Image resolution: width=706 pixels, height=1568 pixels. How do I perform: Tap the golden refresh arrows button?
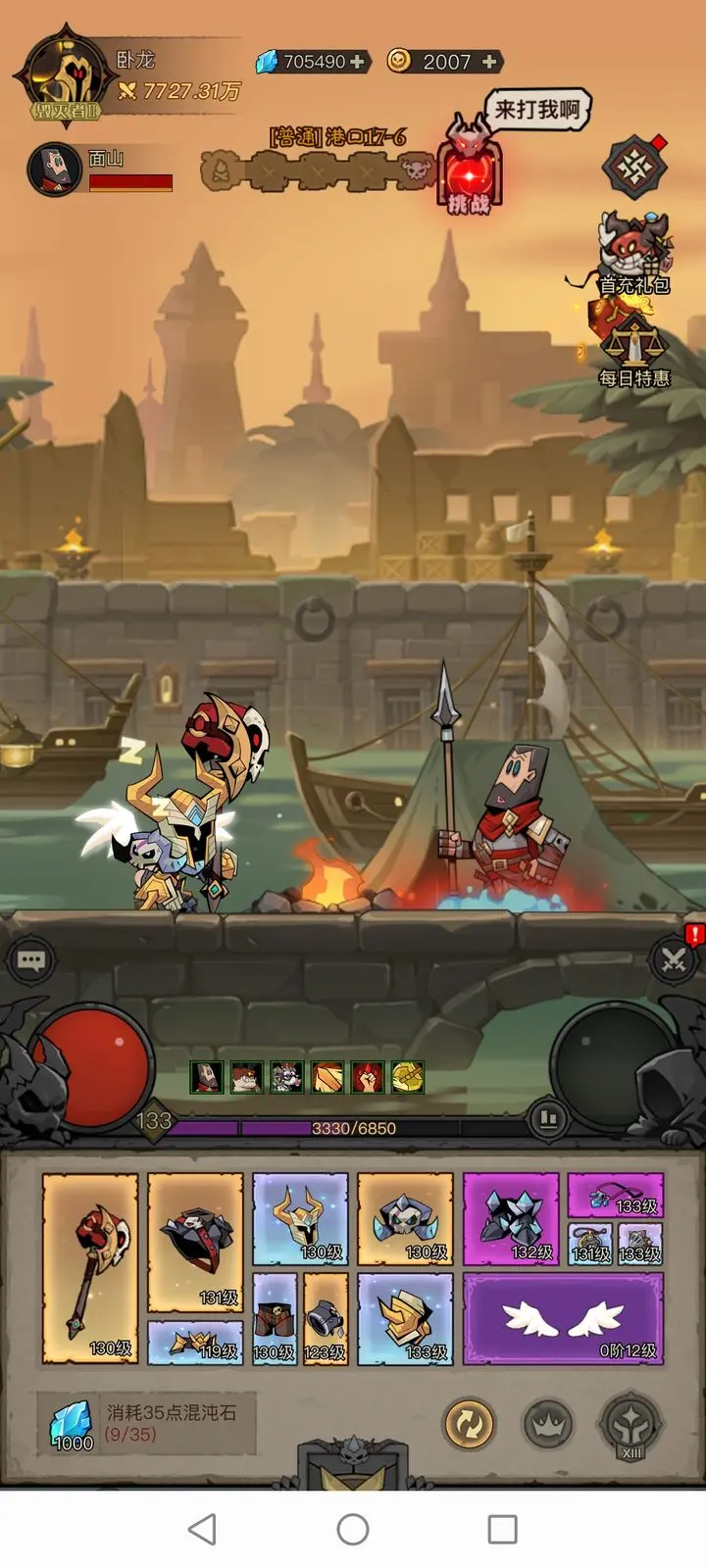(x=469, y=1424)
